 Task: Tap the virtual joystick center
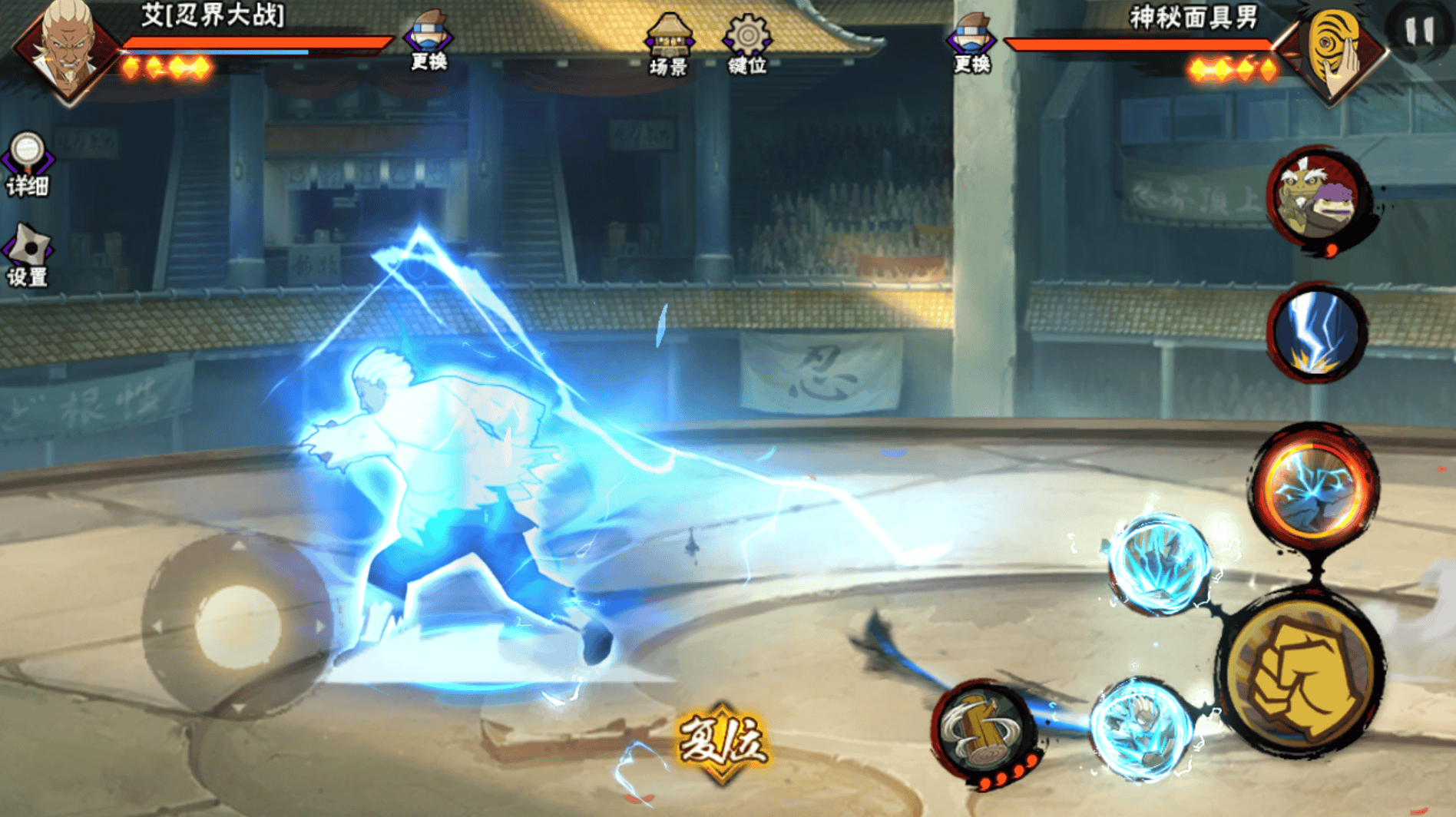click(237, 626)
